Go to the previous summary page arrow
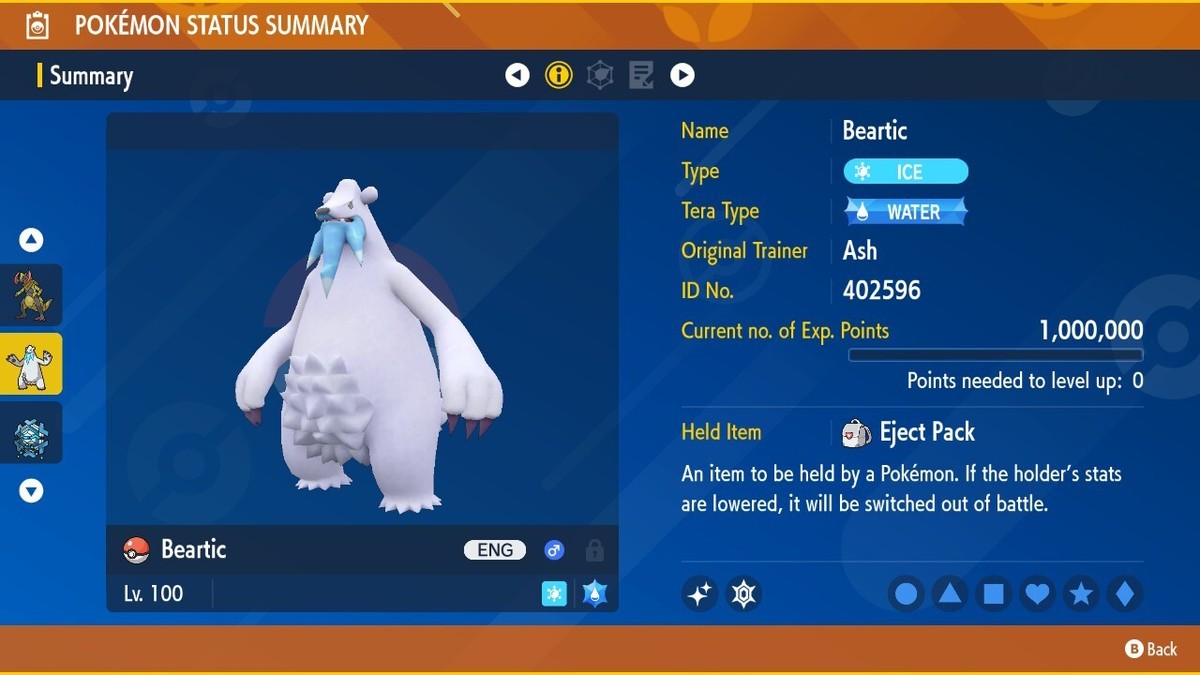Screen dimensions: 1200x675 coord(517,75)
